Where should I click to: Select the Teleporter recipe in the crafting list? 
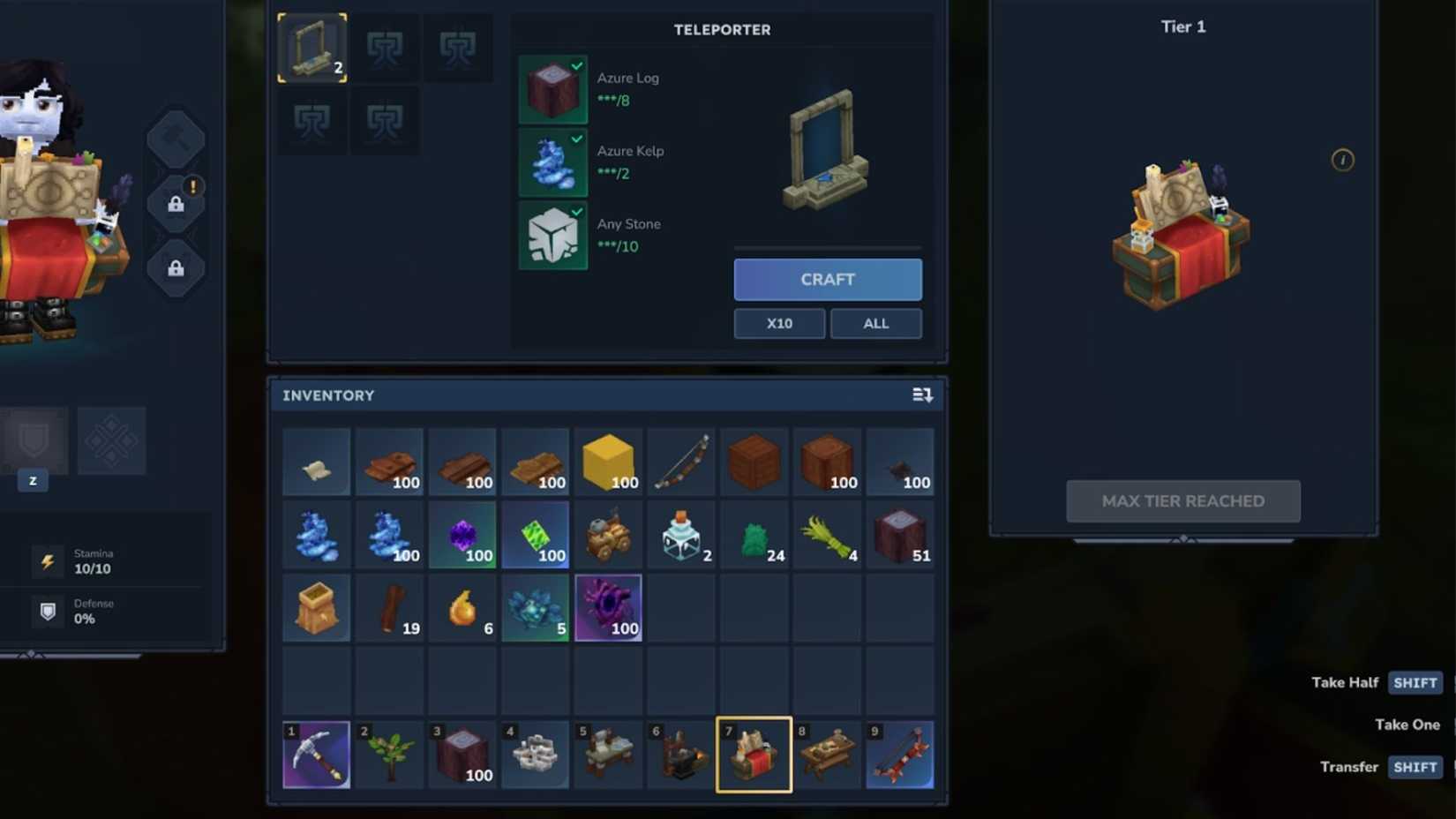coord(311,48)
